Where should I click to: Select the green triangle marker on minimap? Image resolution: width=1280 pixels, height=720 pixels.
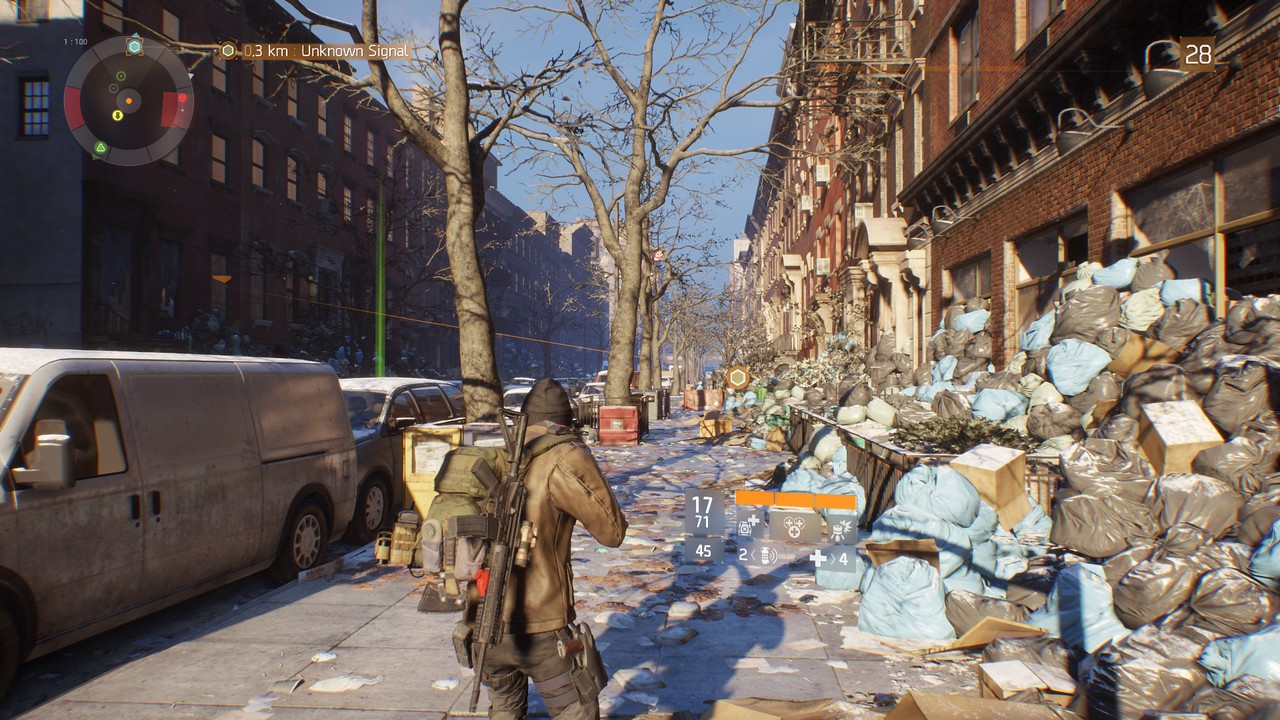(x=100, y=148)
